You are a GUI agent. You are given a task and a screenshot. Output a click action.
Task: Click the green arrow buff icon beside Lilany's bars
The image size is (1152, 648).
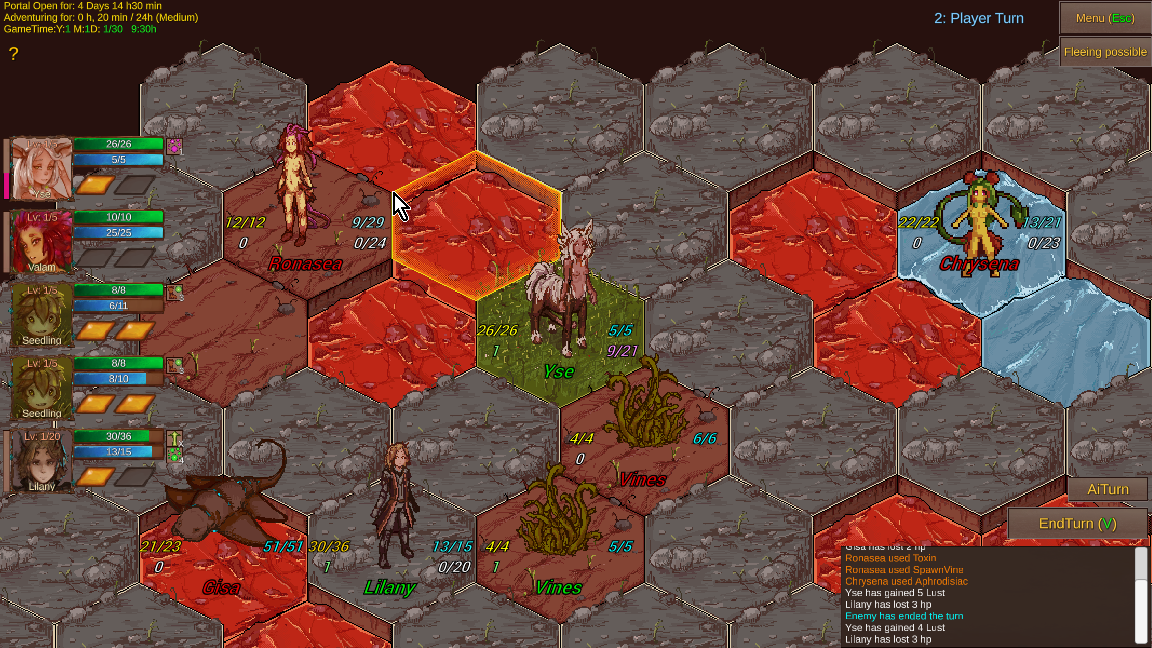[x=175, y=438]
